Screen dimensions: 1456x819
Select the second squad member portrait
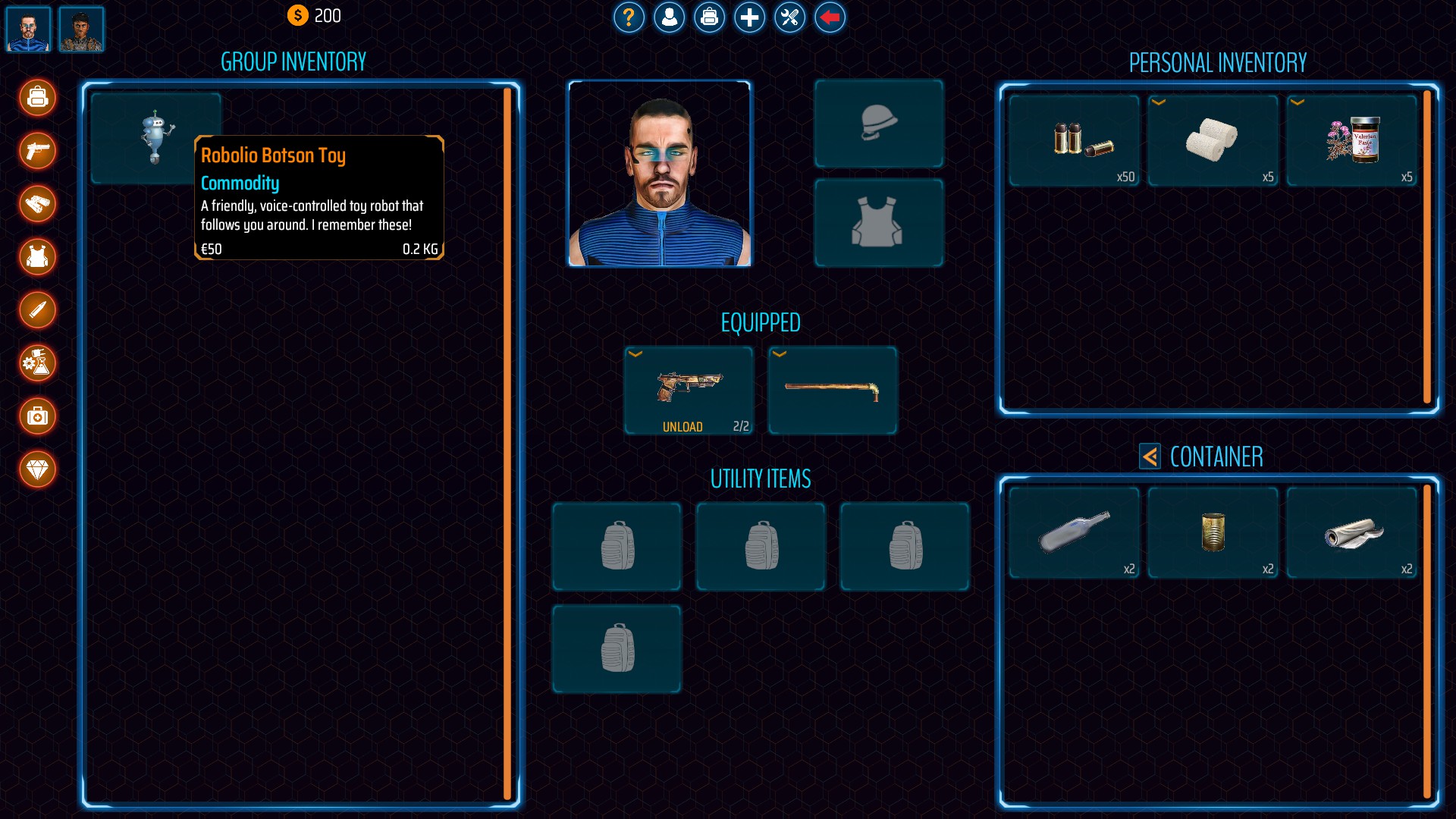coord(81,30)
